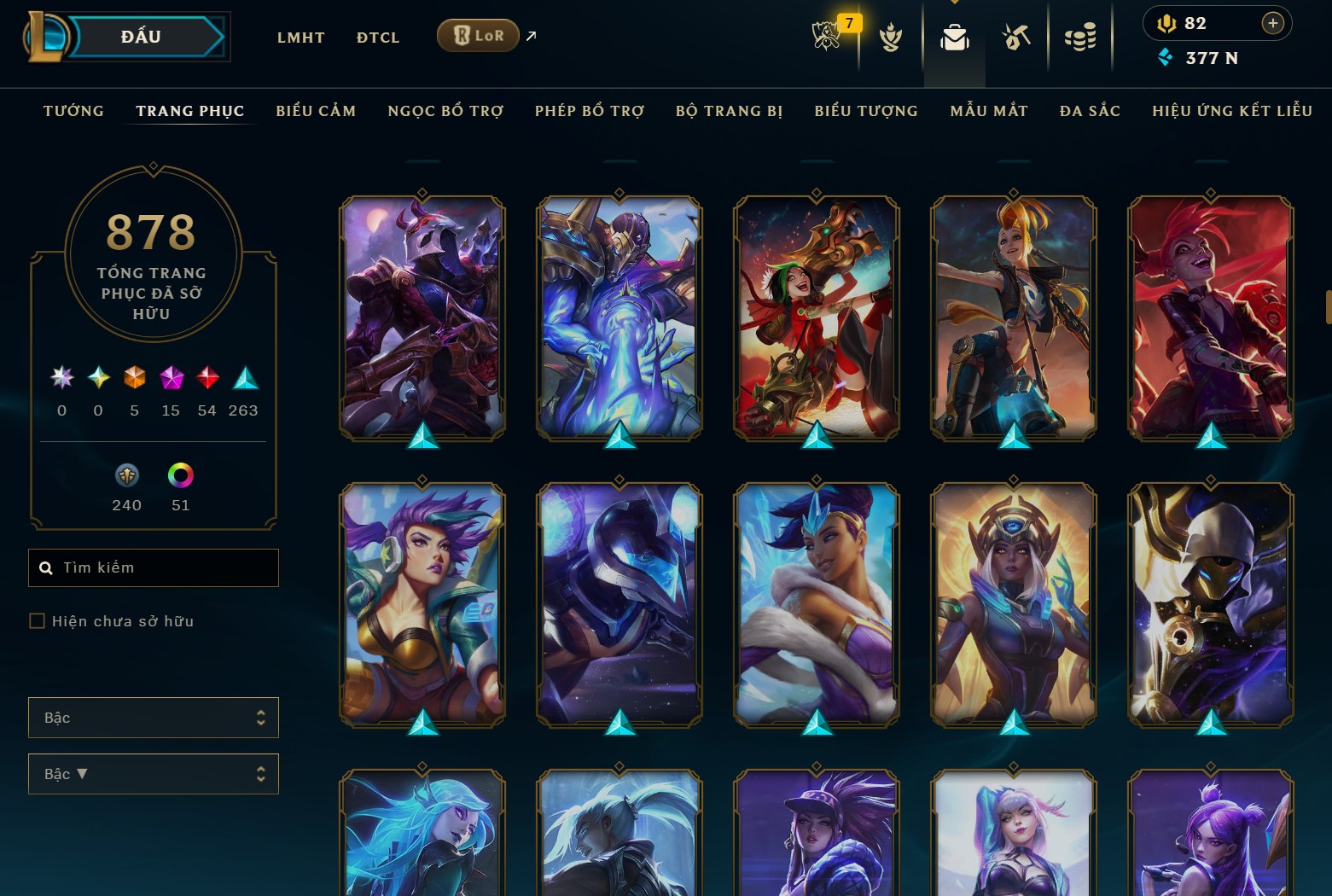Open the Clash trophy icon
The image size is (1332, 896).
[x=890, y=37]
